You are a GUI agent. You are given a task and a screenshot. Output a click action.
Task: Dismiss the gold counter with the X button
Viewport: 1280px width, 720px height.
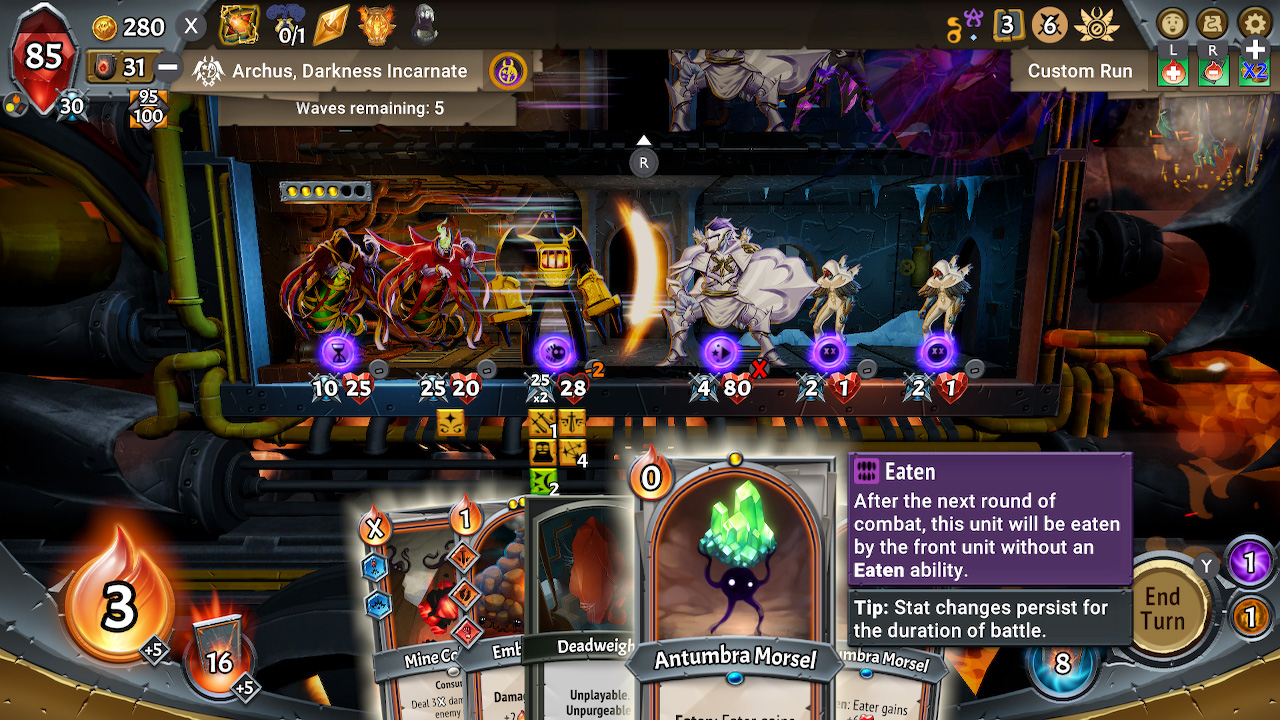(190, 27)
